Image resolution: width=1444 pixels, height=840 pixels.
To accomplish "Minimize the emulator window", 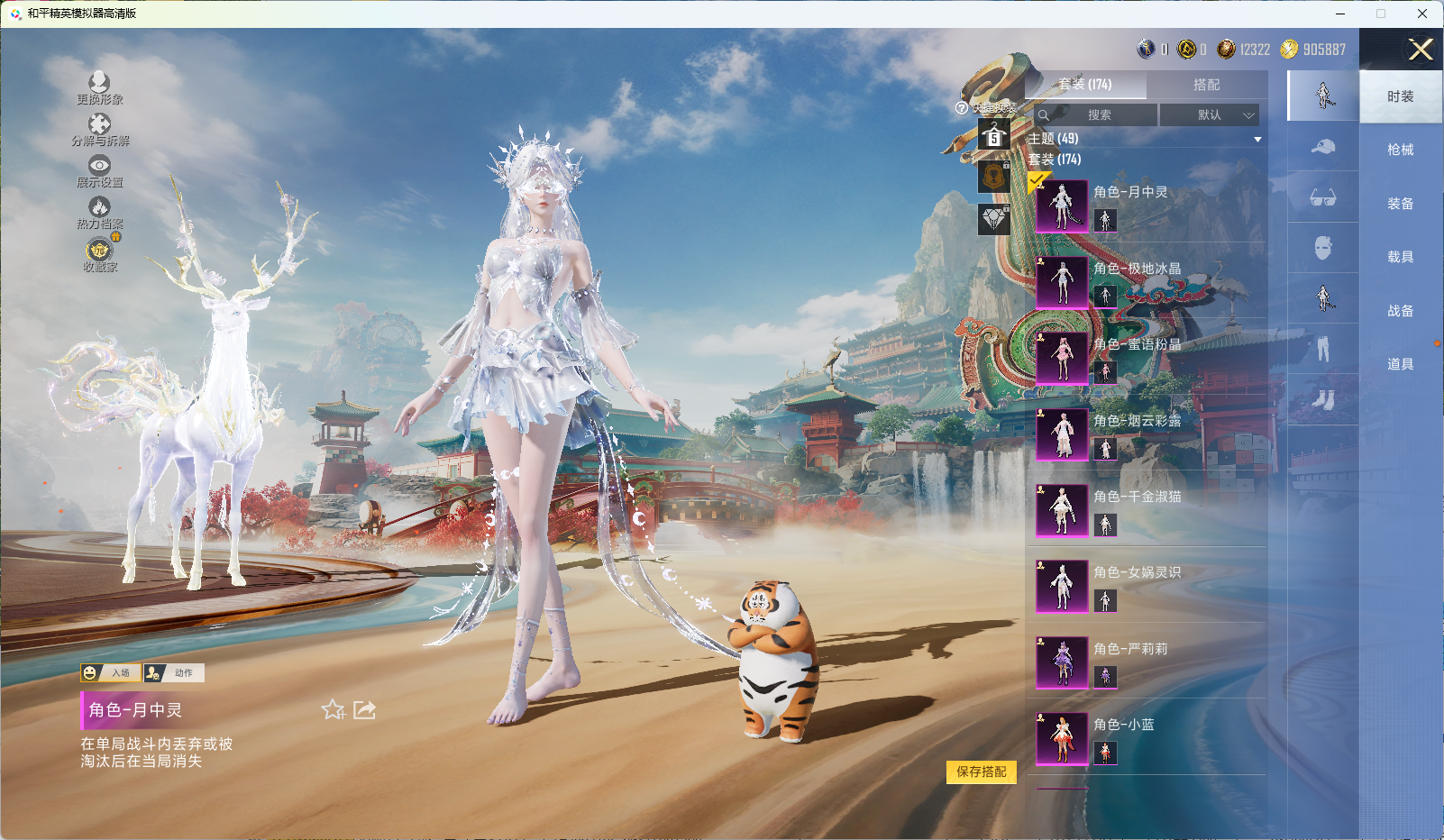I will click(x=1339, y=14).
